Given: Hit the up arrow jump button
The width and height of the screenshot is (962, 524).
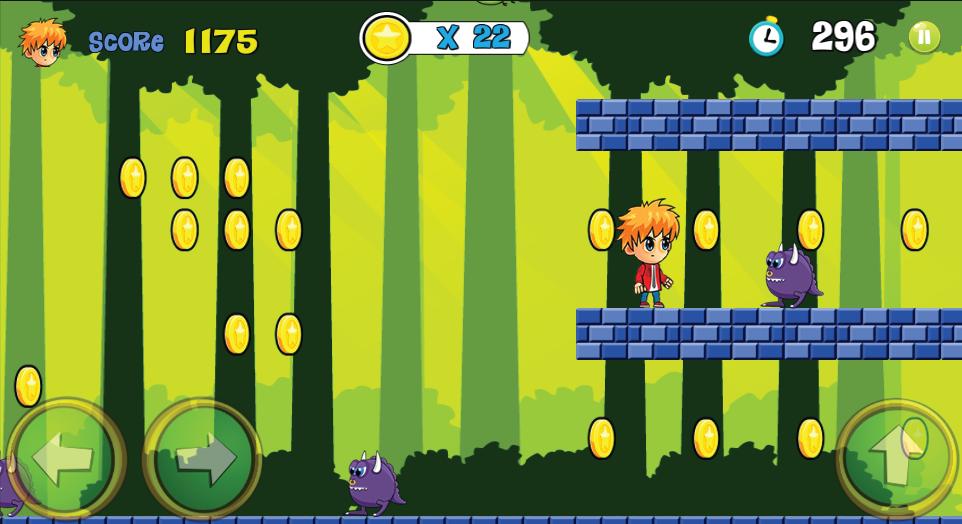Looking at the screenshot, I should [x=895, y=459].
